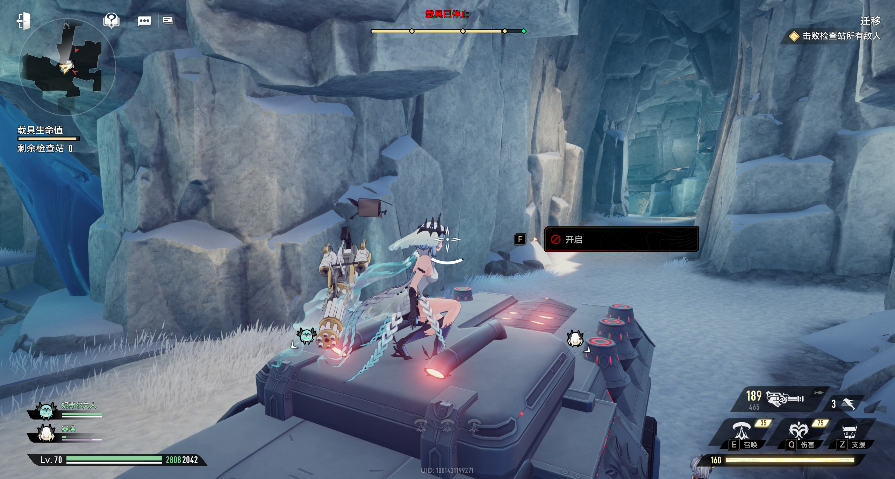Screen dimensions: 895x479
Task: Activate the 支援 support skill
Action: [850, 431]
